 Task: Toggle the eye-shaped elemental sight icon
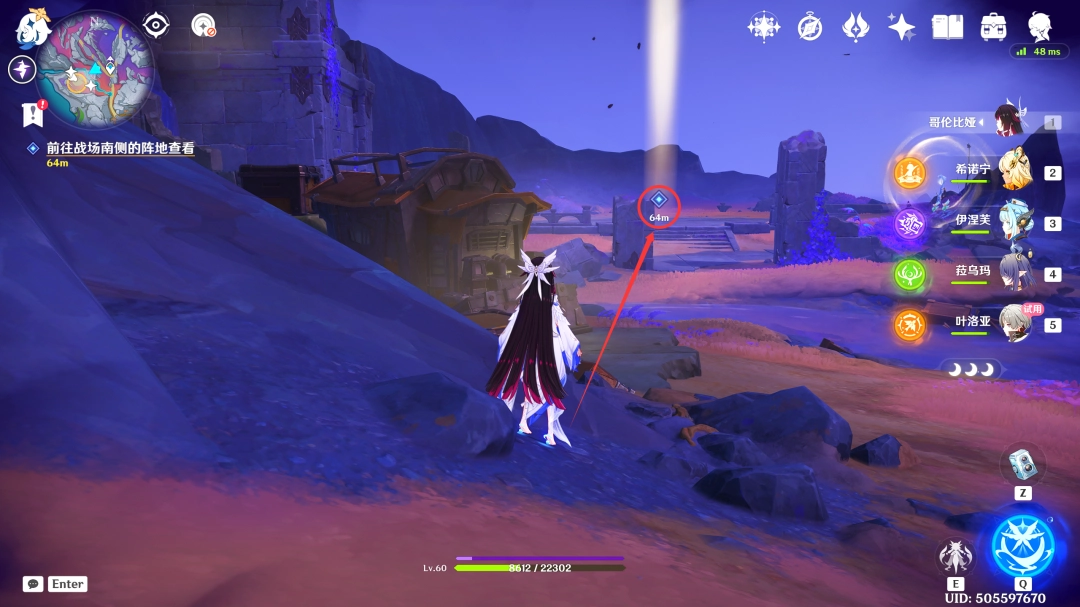pos(156,25)
